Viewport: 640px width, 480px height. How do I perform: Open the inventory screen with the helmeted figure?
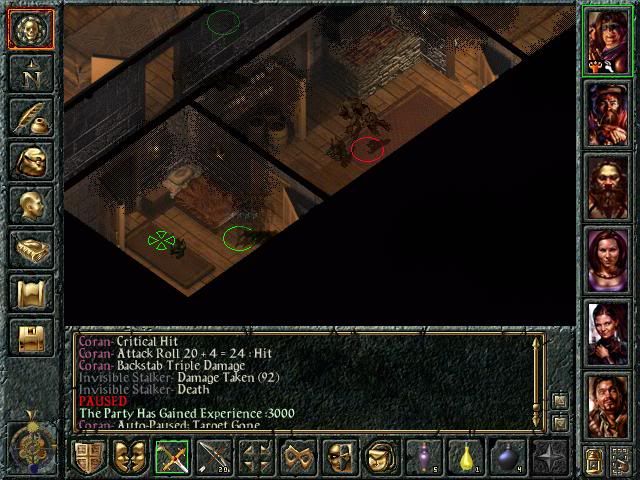pyautogui.click(x=30, y=160)
